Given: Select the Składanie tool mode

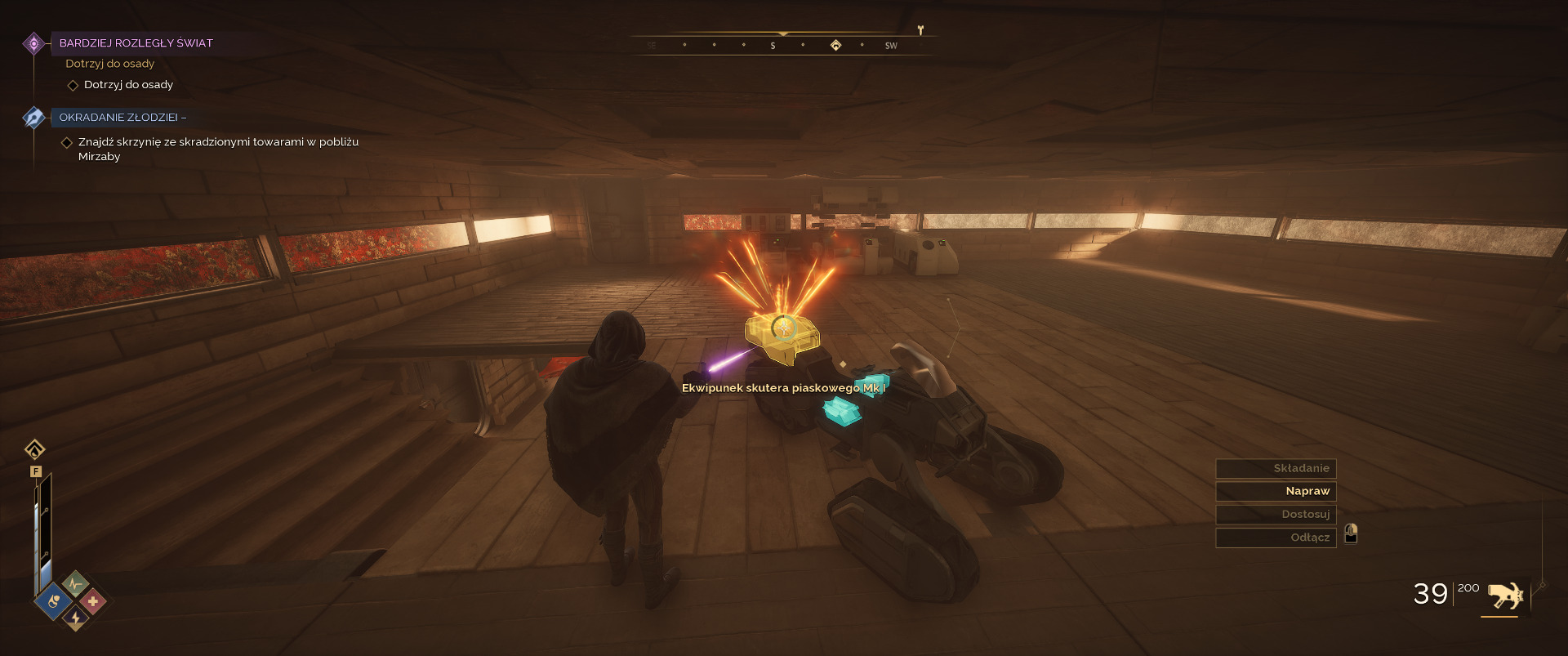Looking at the screenshot, I should (1276, 468).
